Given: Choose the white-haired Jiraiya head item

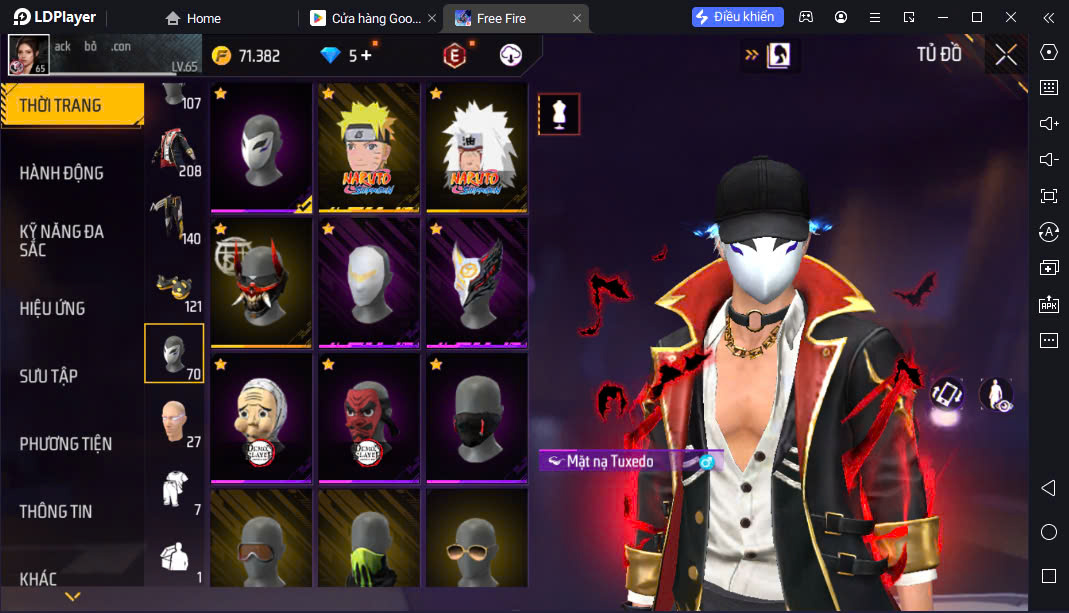Looking at the screenshot, I should pyautogui.click(x=476, y=147).
